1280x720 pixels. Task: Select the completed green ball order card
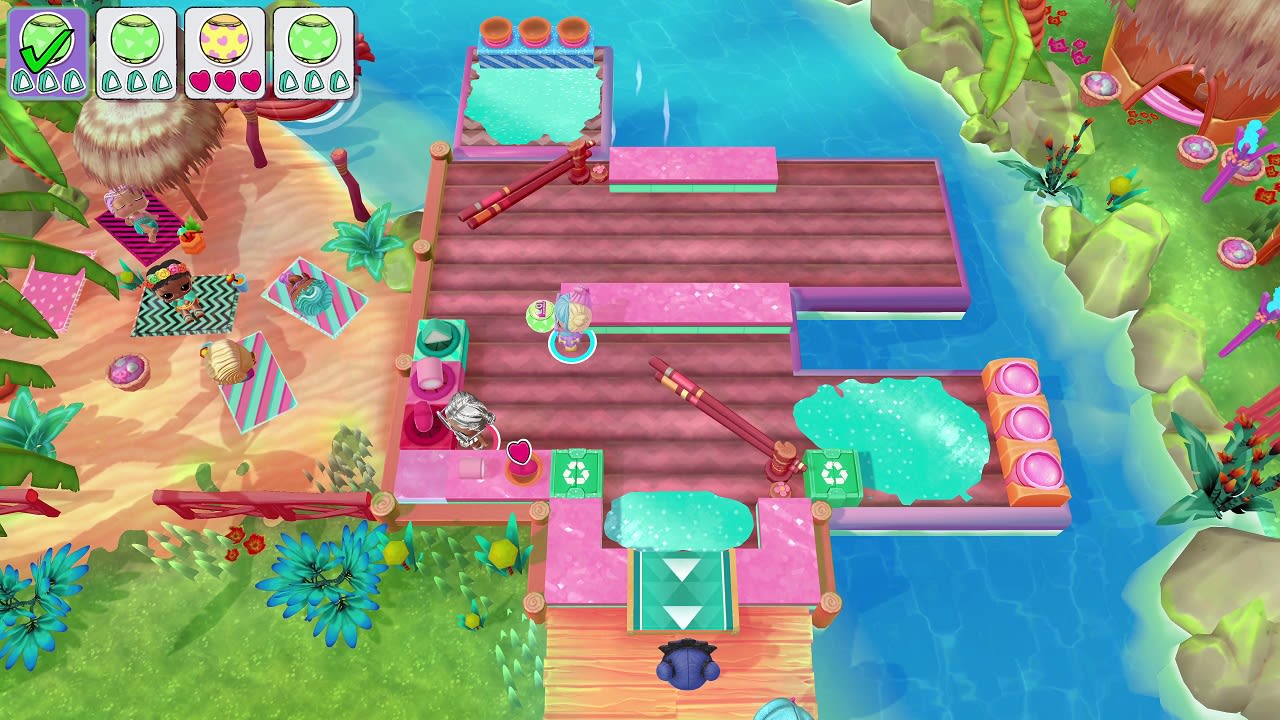coord(49,52)
